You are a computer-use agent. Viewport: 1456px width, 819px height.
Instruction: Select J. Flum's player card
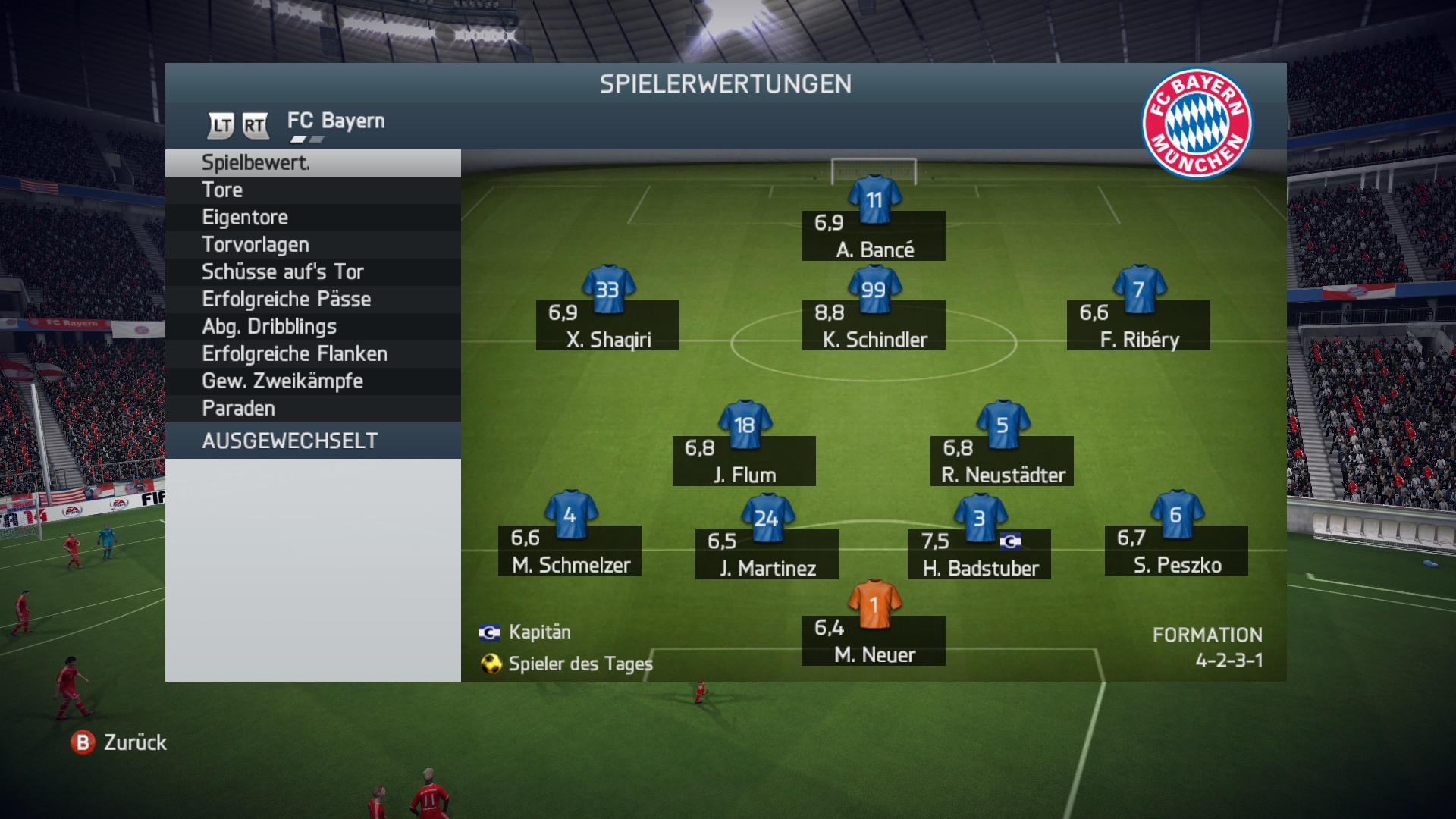tap(744, 460)
